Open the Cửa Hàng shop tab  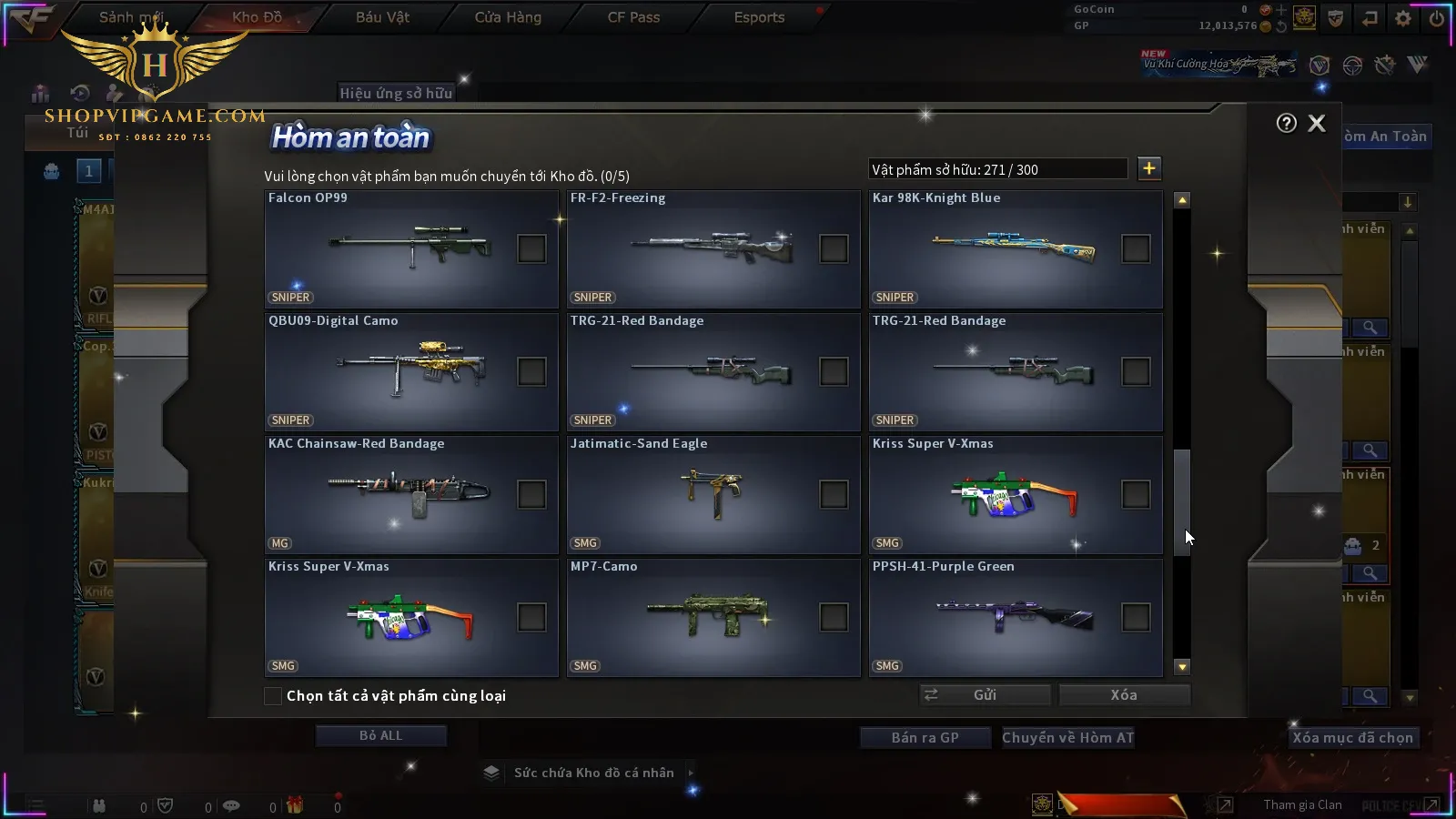(508, 17)
